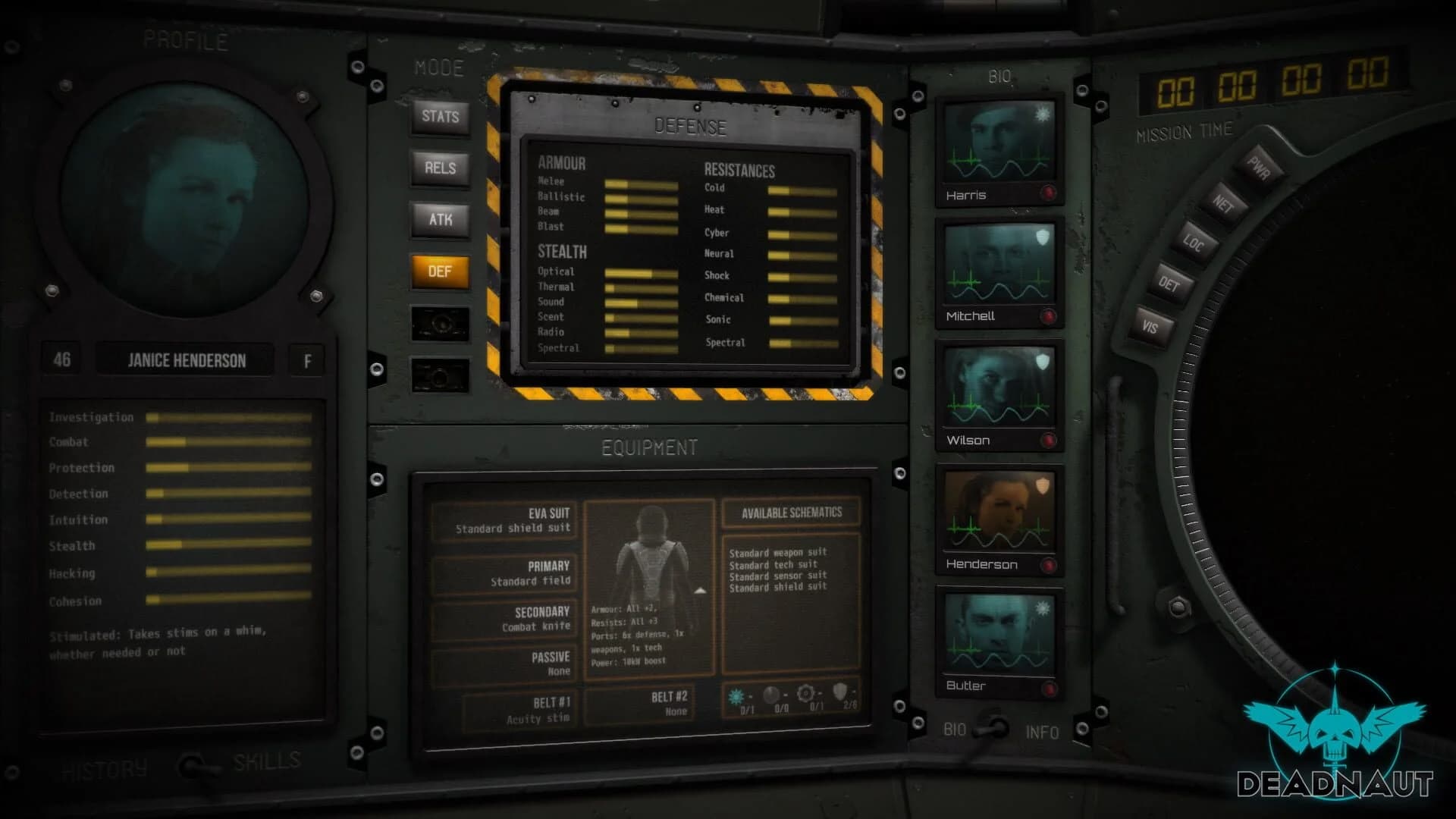The width and height of the screenshot is (1456, 819).
Task: Switch to the ATK attack tab
Action: click(440, 220)
